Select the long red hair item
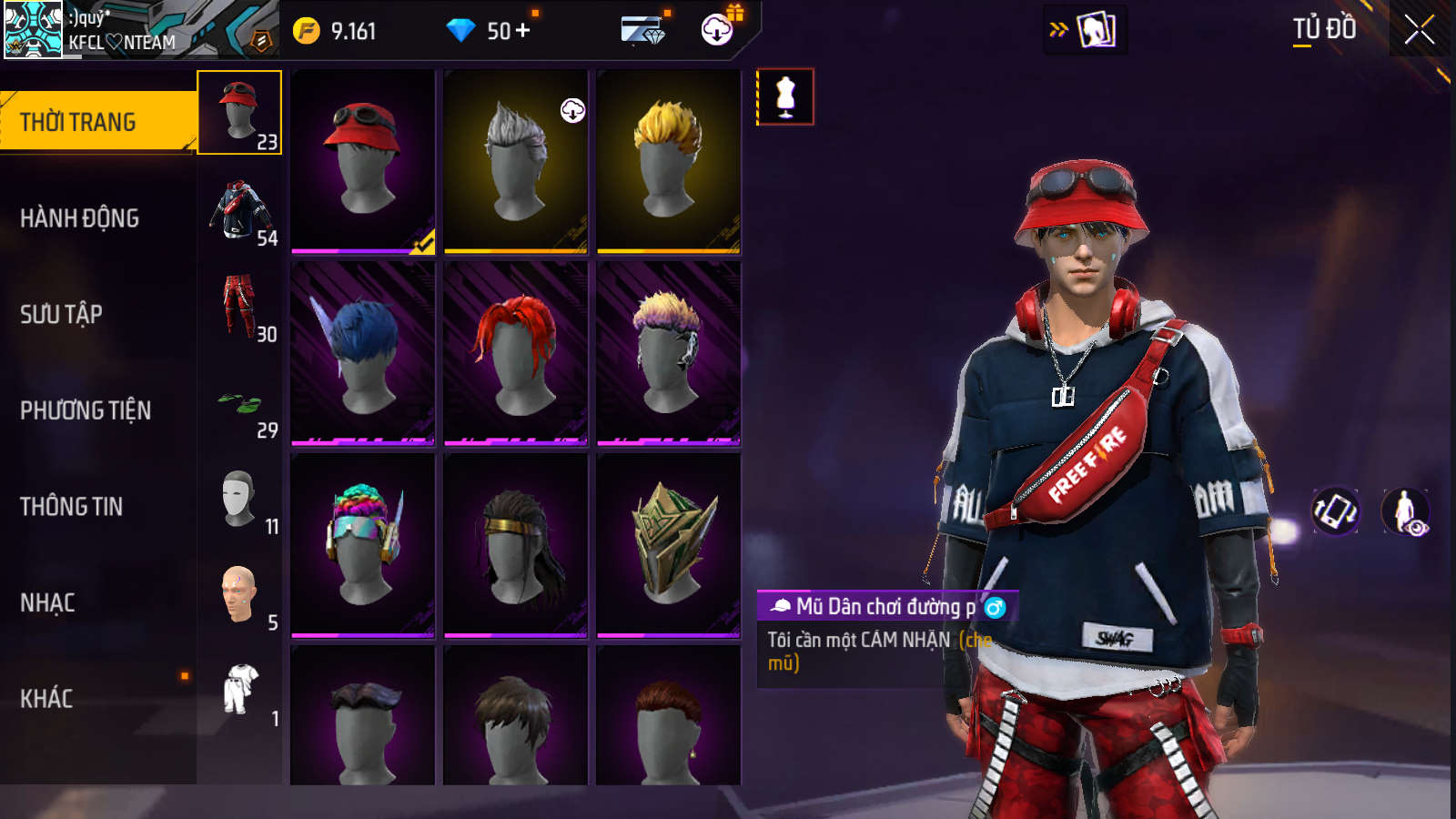This screenshot has width=1456, height=819. (x=516, y=353)
